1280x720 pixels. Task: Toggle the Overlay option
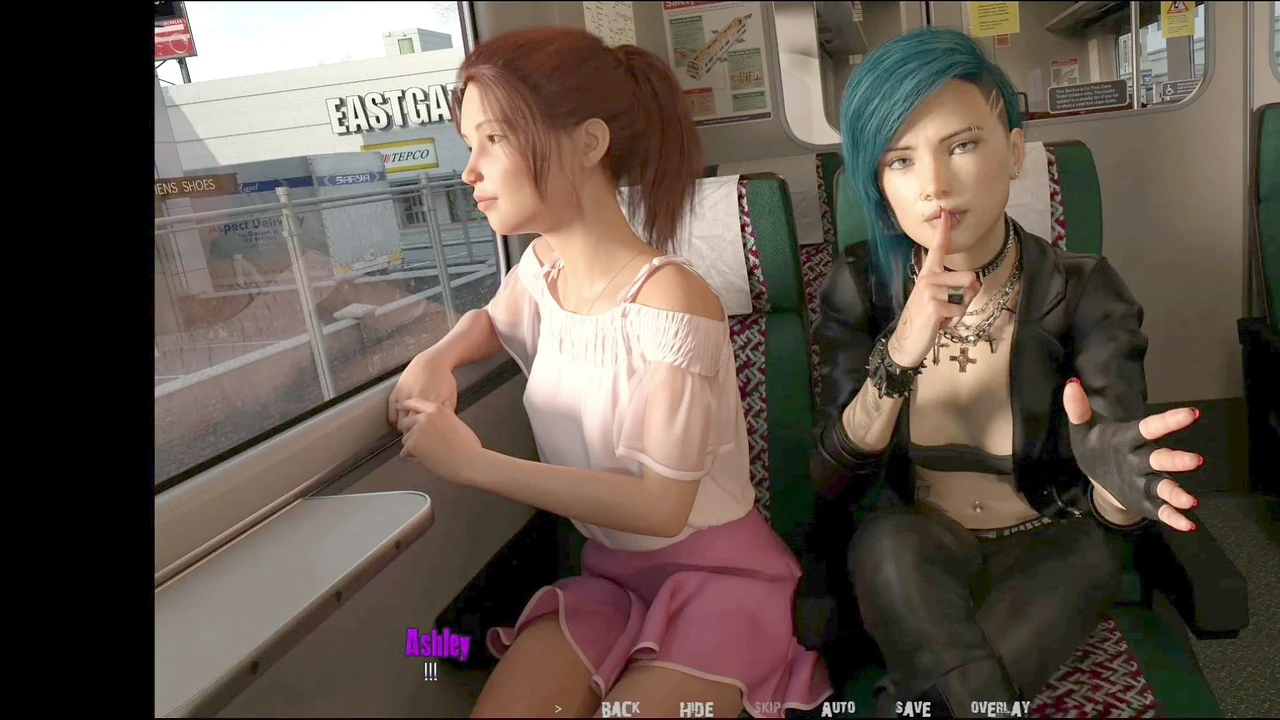click(x=999, y=709)
